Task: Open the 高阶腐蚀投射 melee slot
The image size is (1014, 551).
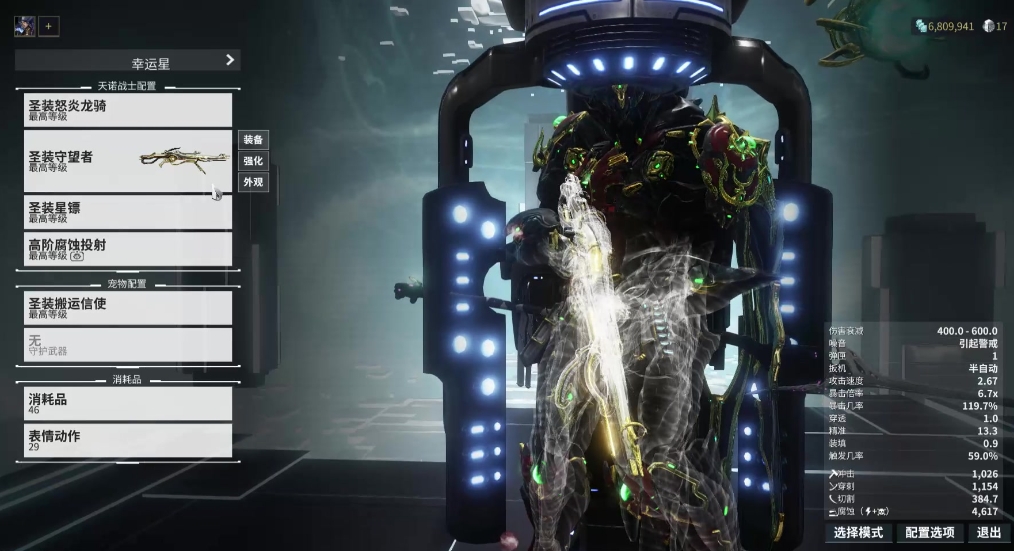Action: click(x=127, y=249)
